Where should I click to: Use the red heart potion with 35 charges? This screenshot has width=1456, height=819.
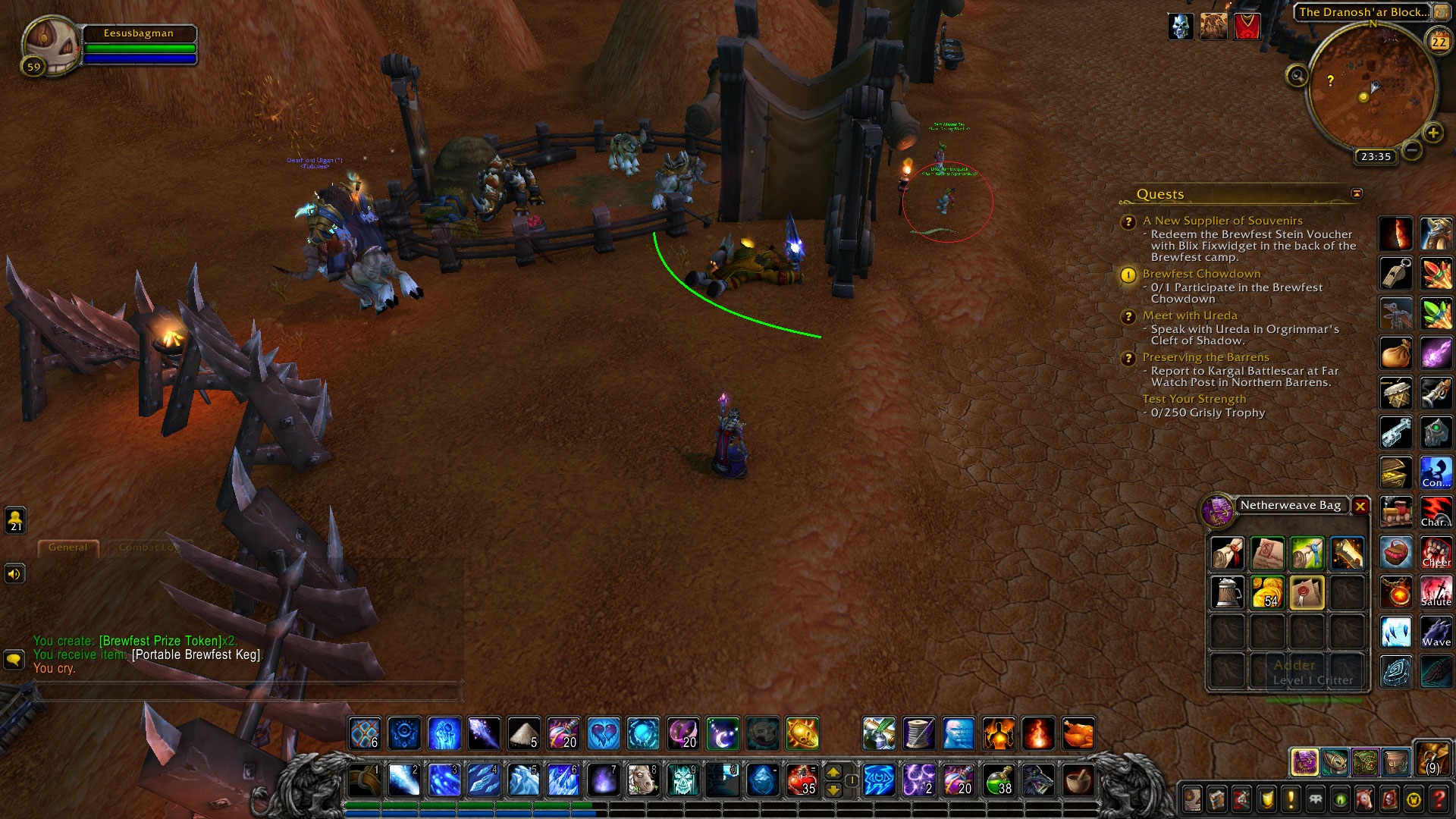point(802,780)
